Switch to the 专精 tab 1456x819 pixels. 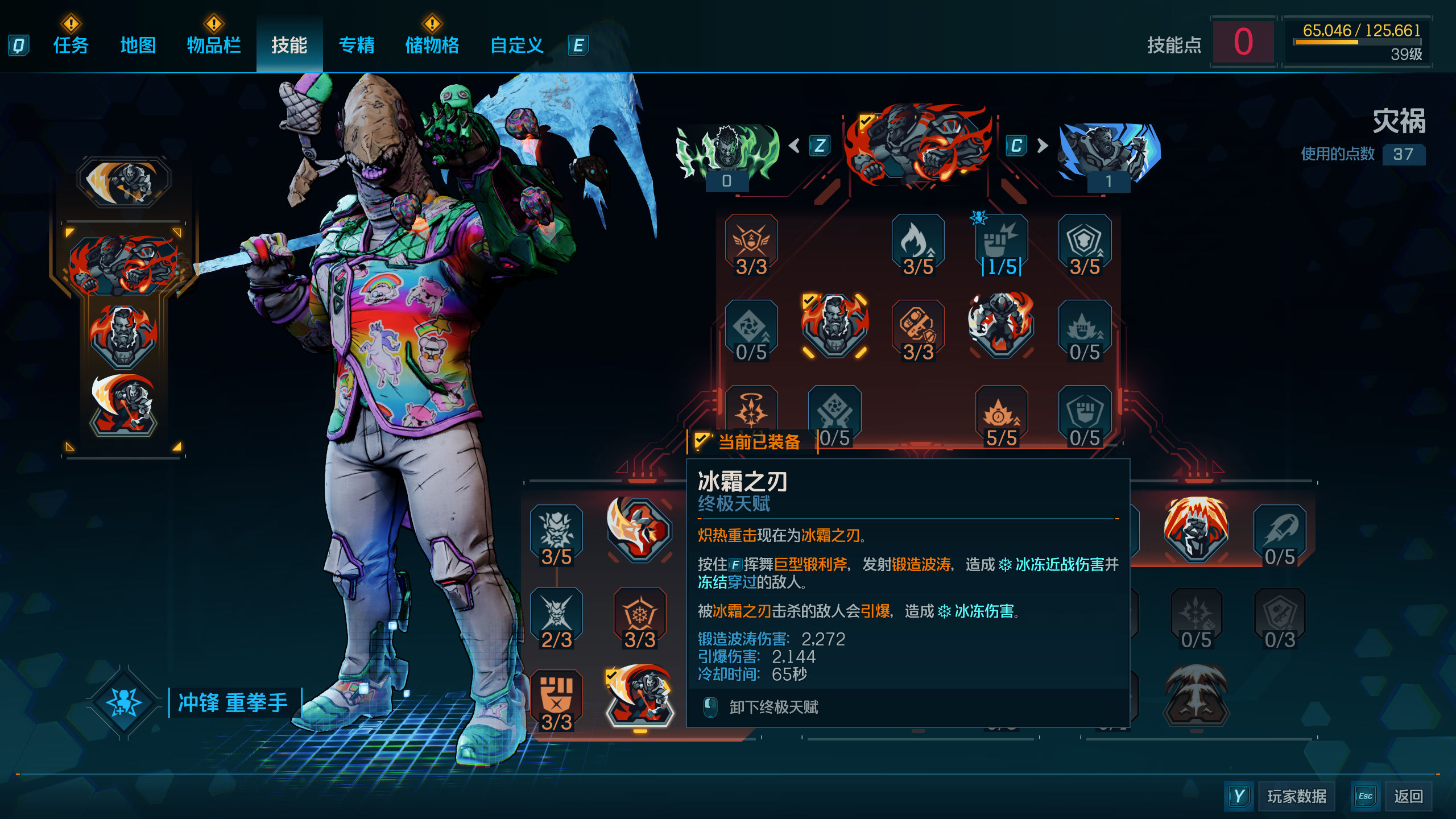pyautogui.click(x=357, y=45)
